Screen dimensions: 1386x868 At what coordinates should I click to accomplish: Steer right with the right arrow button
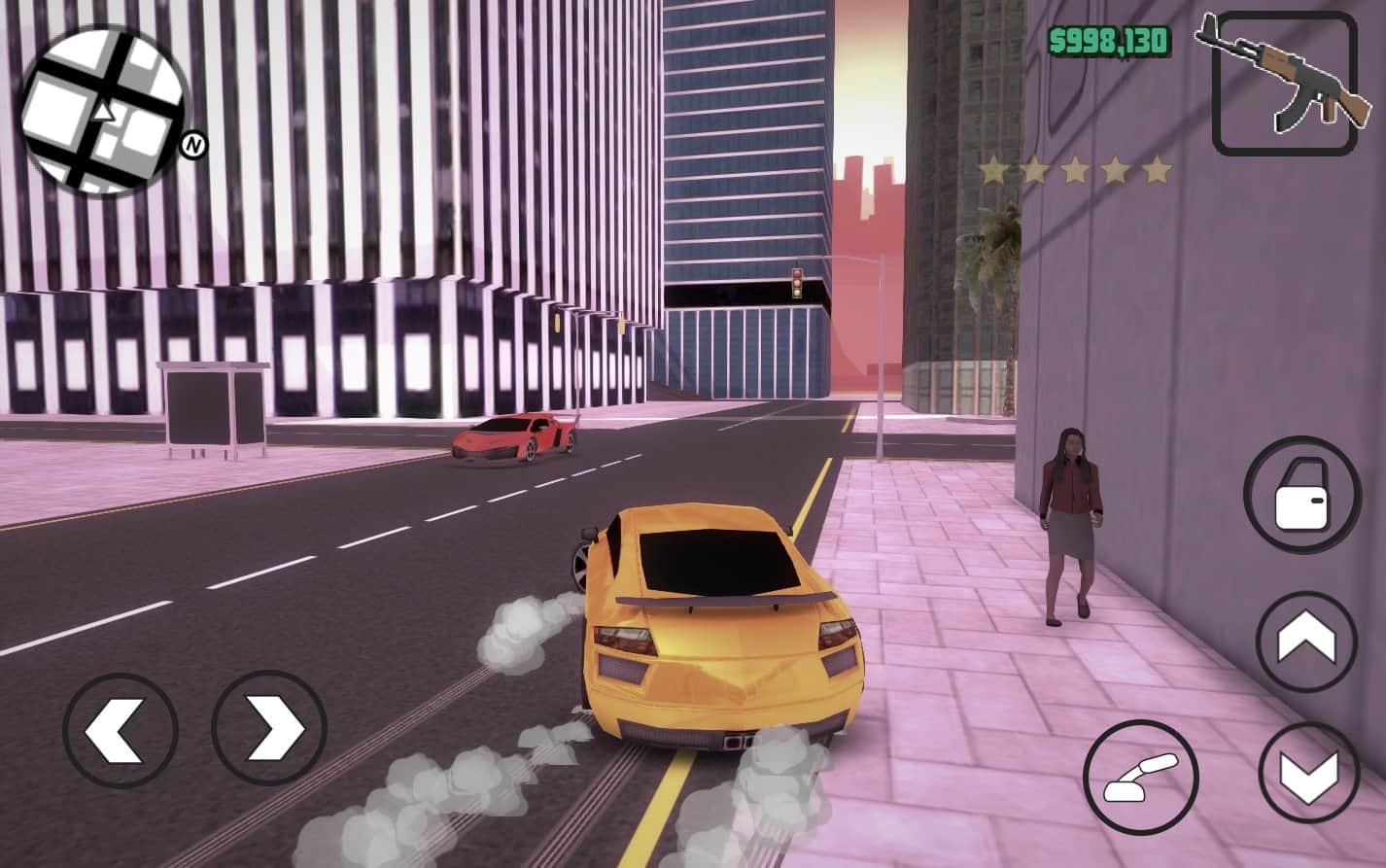point(269,729)
